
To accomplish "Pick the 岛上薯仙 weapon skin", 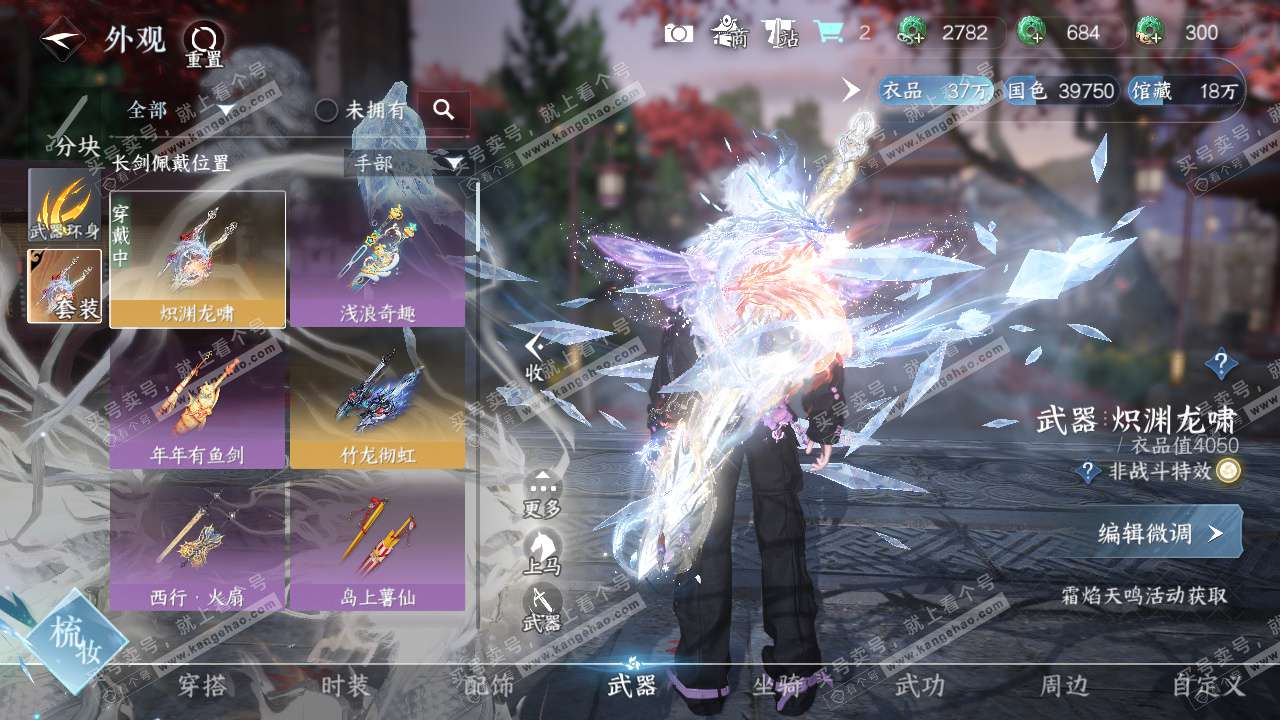I will 377,544.
